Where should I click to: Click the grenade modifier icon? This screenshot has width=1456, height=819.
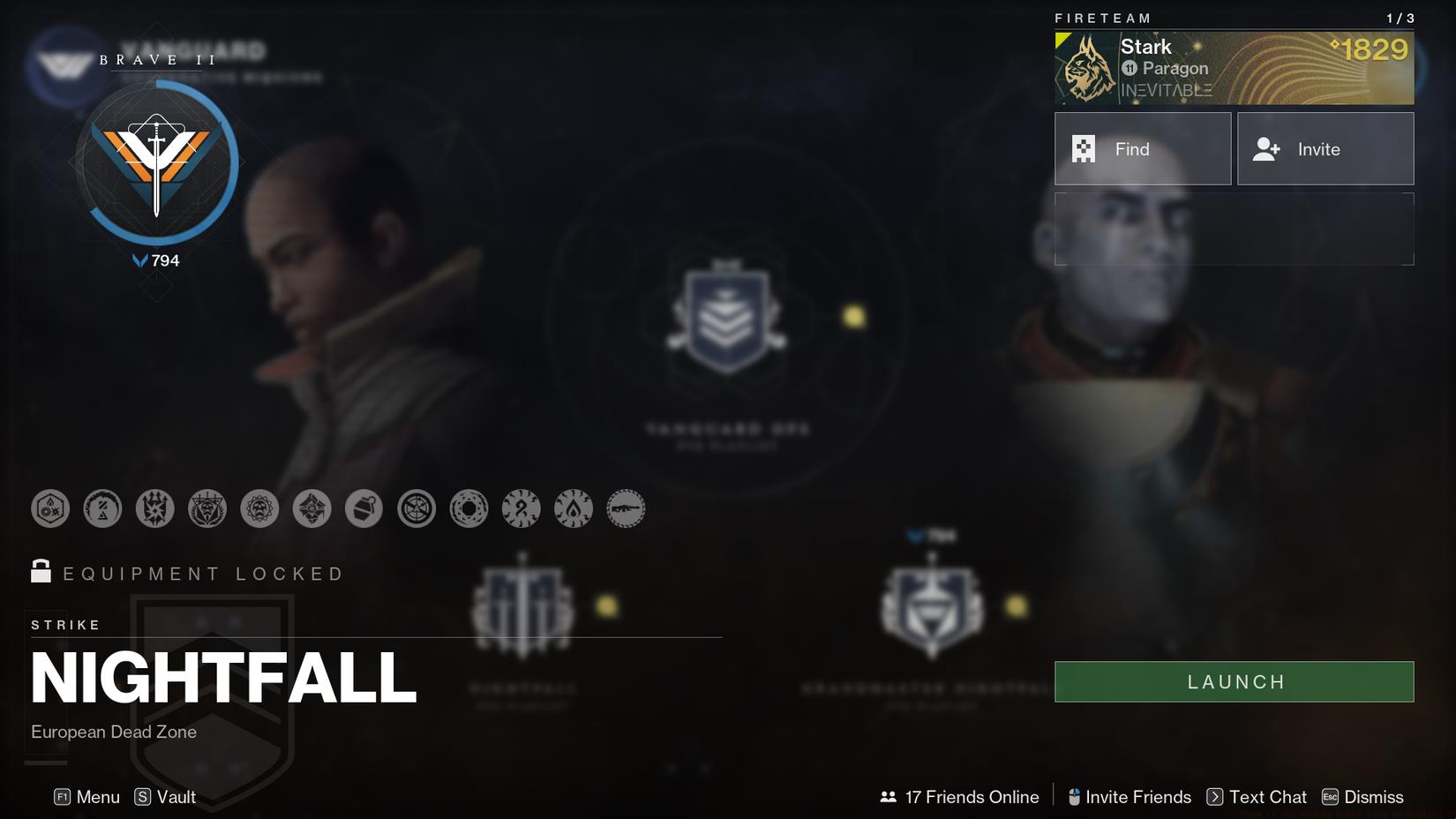coord(364,508)
